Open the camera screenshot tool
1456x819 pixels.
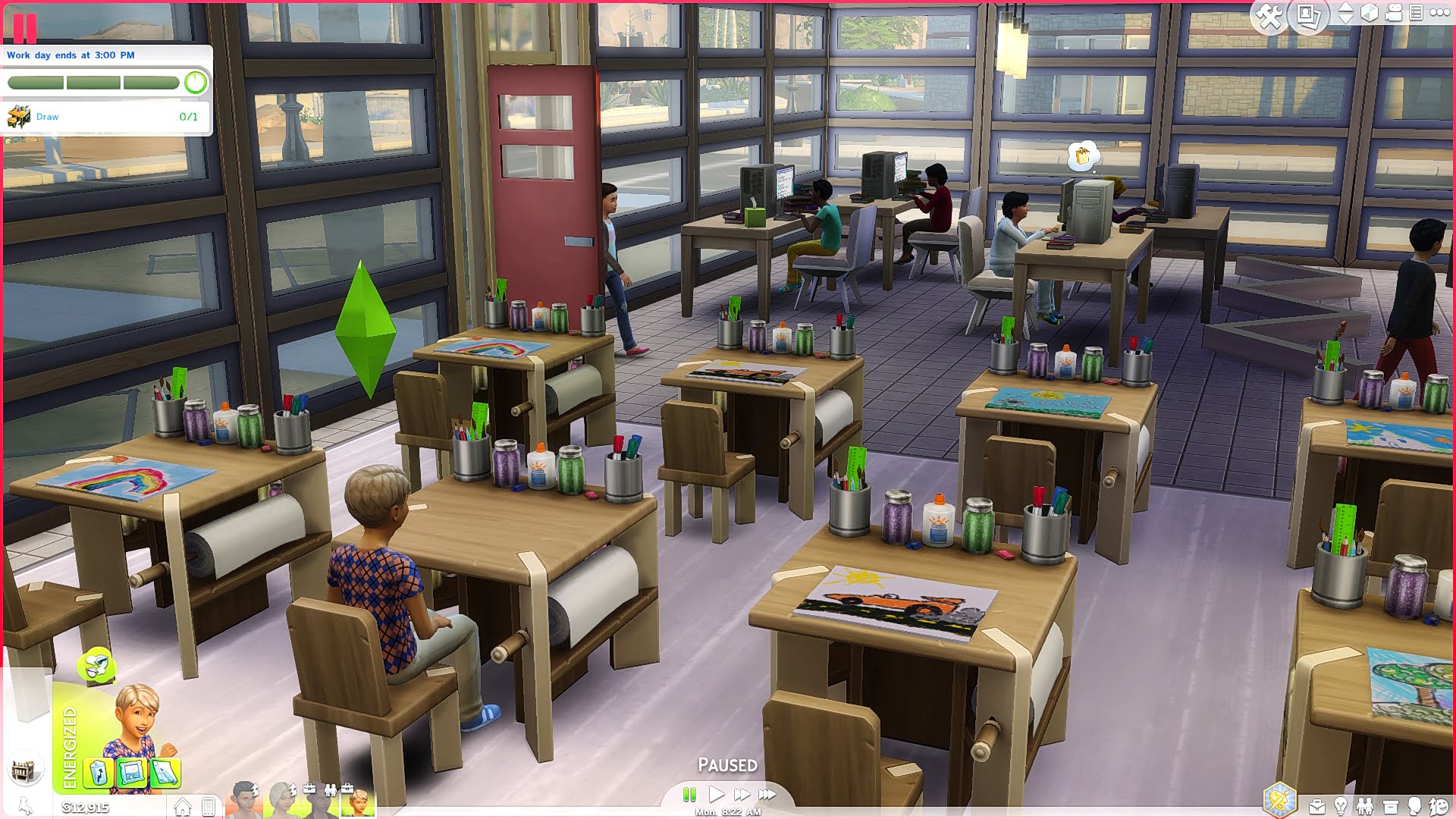pyautogui.click(x=1307, y=14)
